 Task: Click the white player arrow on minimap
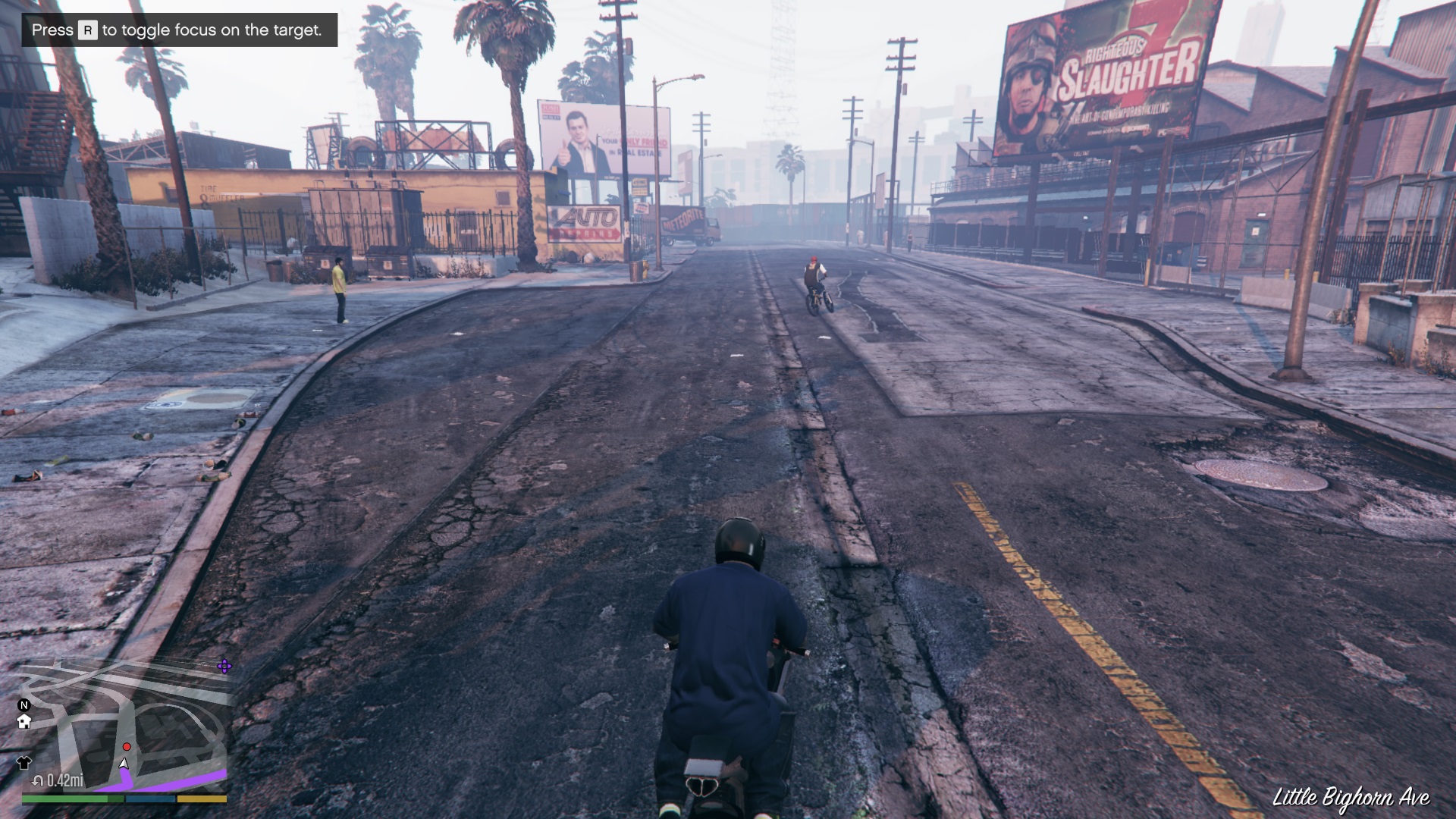(x=125, y=764)
